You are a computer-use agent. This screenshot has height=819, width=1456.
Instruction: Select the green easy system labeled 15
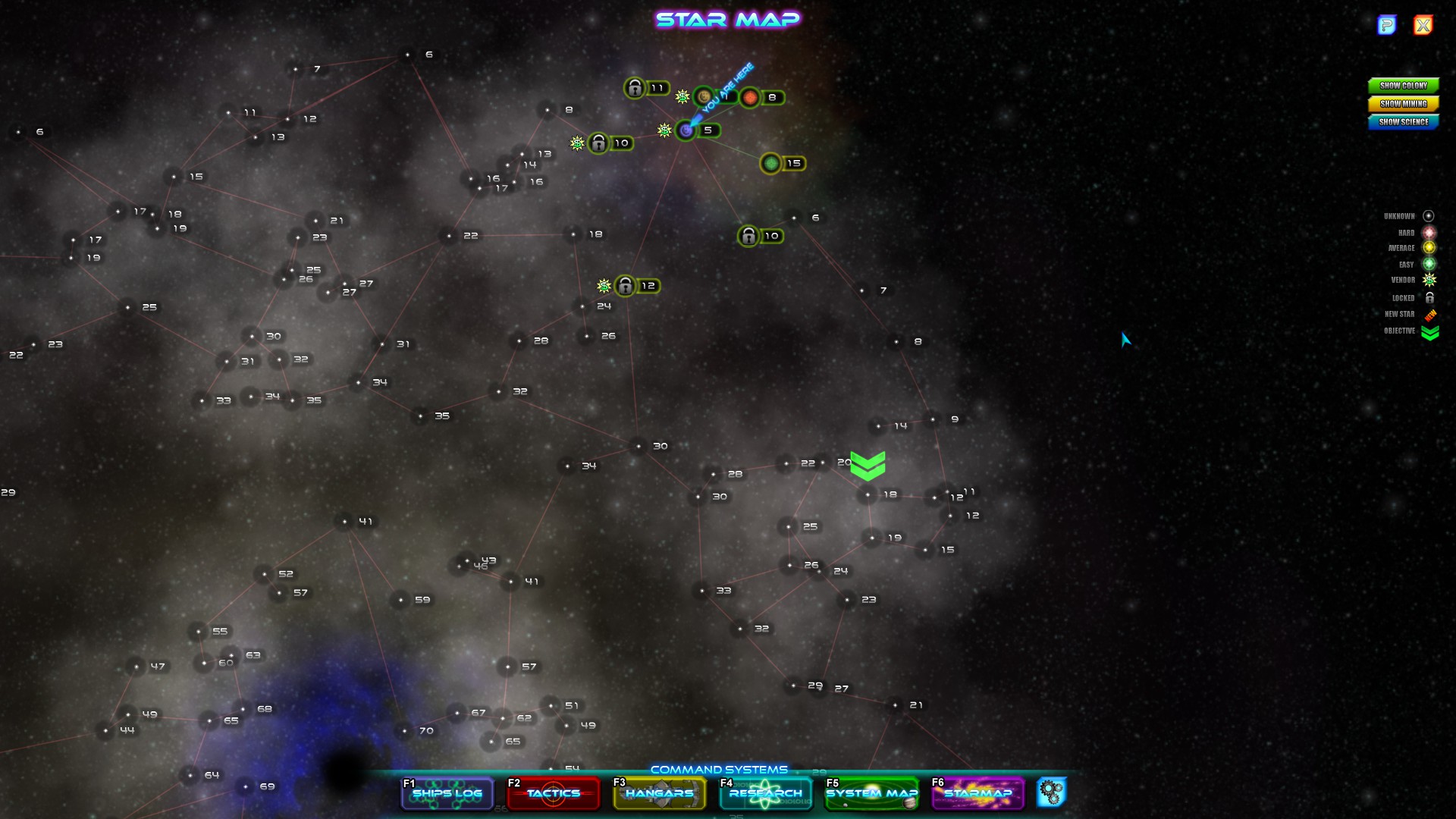[x=770, y=162]
